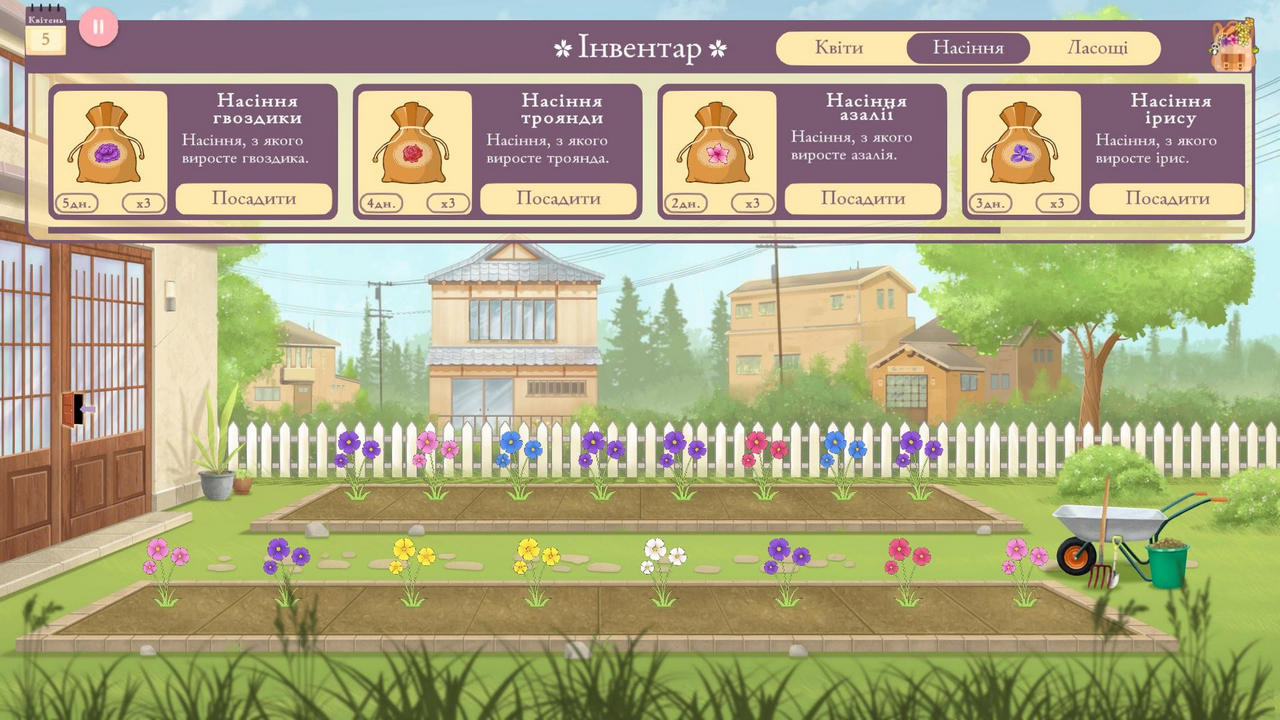Select the active Насіння tab

point(967,47)
